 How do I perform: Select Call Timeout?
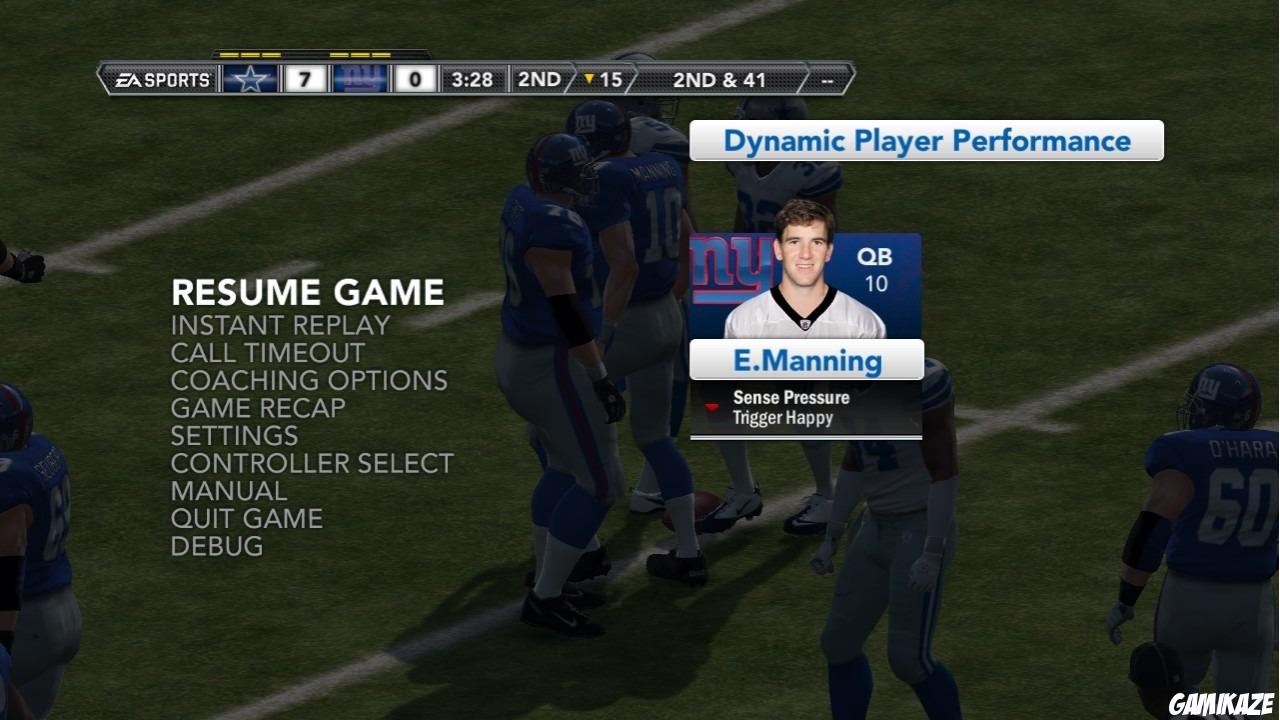pyautogui.click(x=267, y=352)
